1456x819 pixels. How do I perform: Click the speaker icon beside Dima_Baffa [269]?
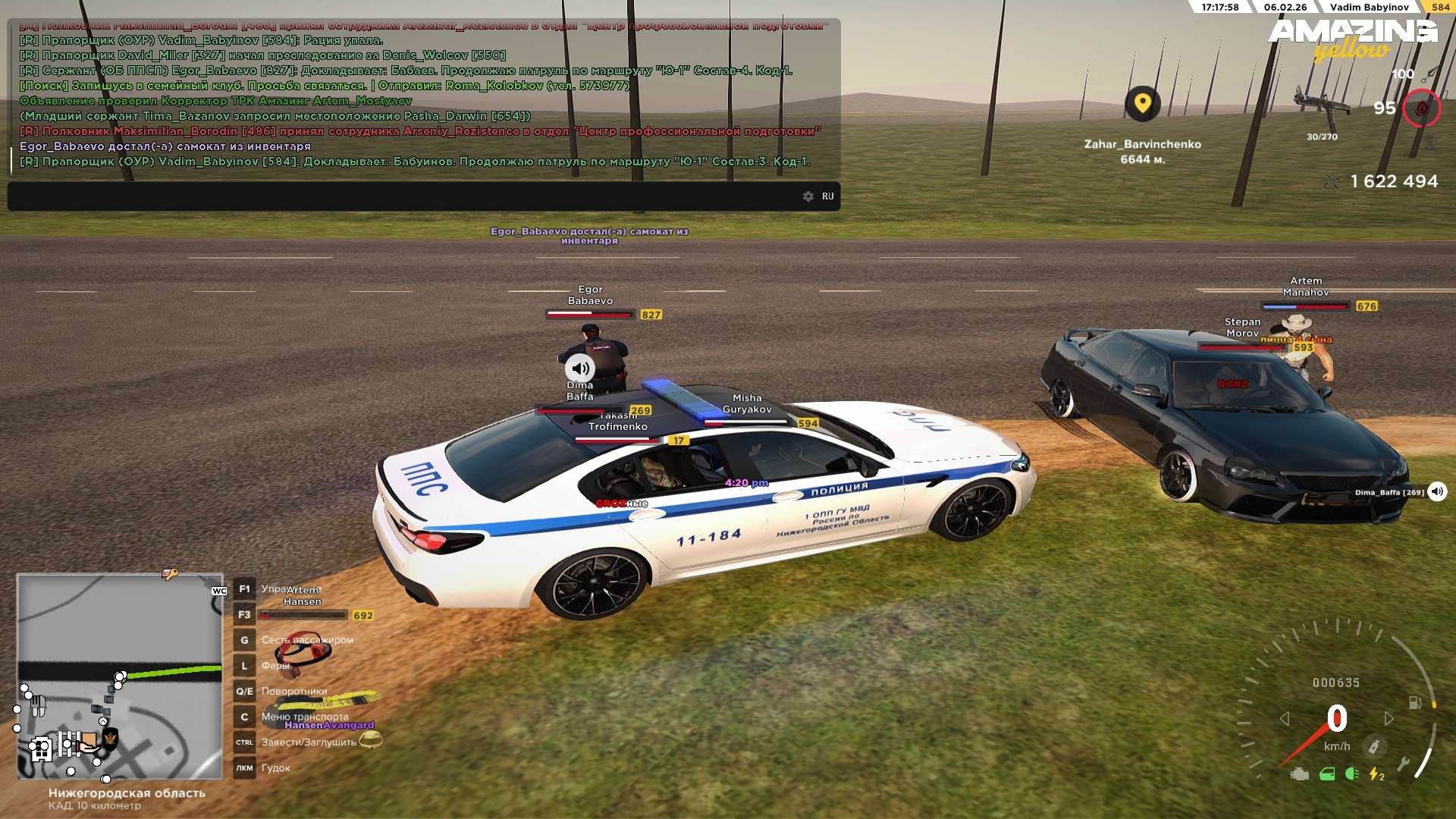point(1437,492)
